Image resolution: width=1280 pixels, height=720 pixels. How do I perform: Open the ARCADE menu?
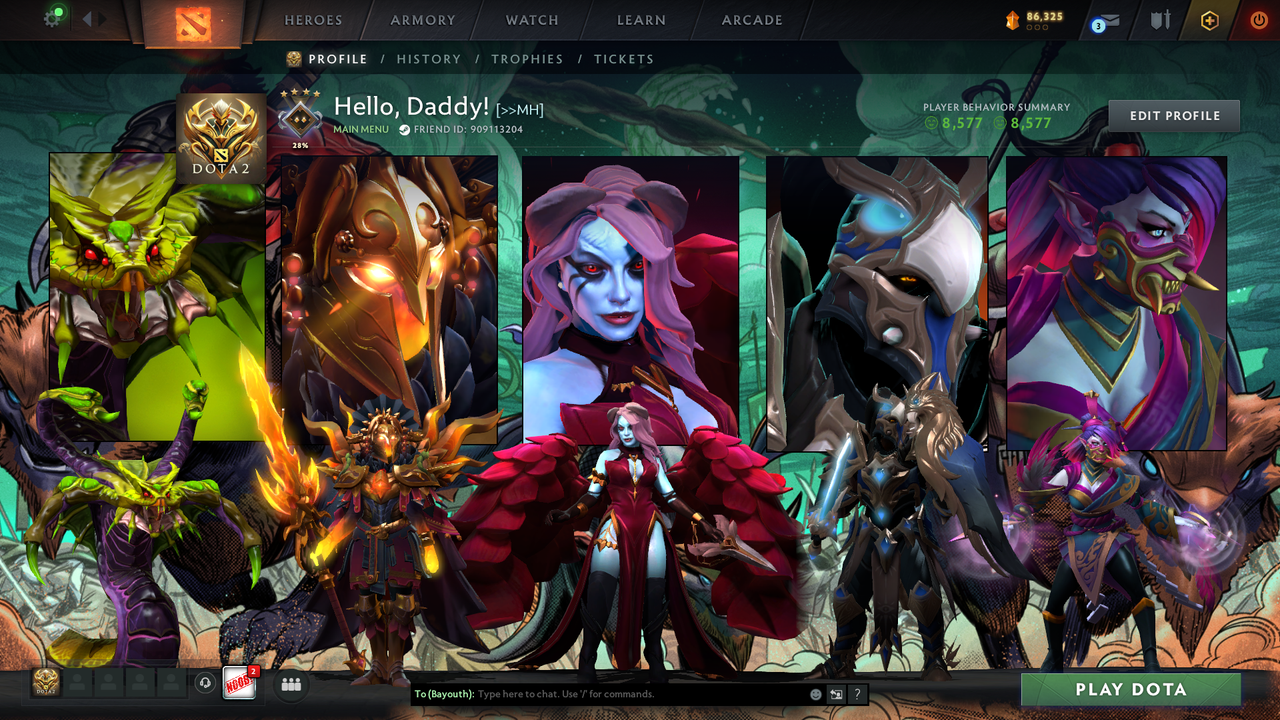coord(751,20)
